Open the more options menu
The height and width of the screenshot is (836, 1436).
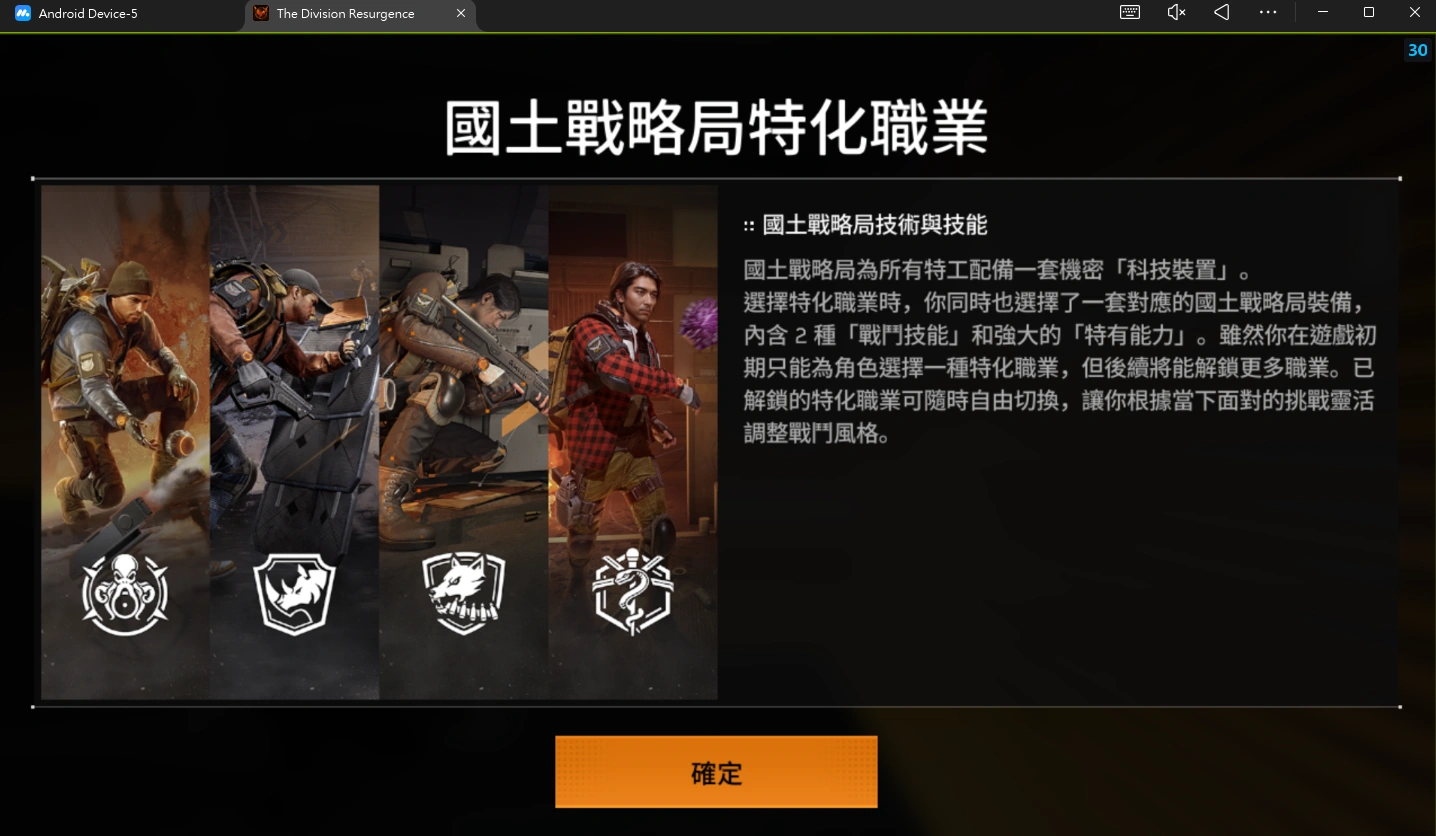point(1268,12)
